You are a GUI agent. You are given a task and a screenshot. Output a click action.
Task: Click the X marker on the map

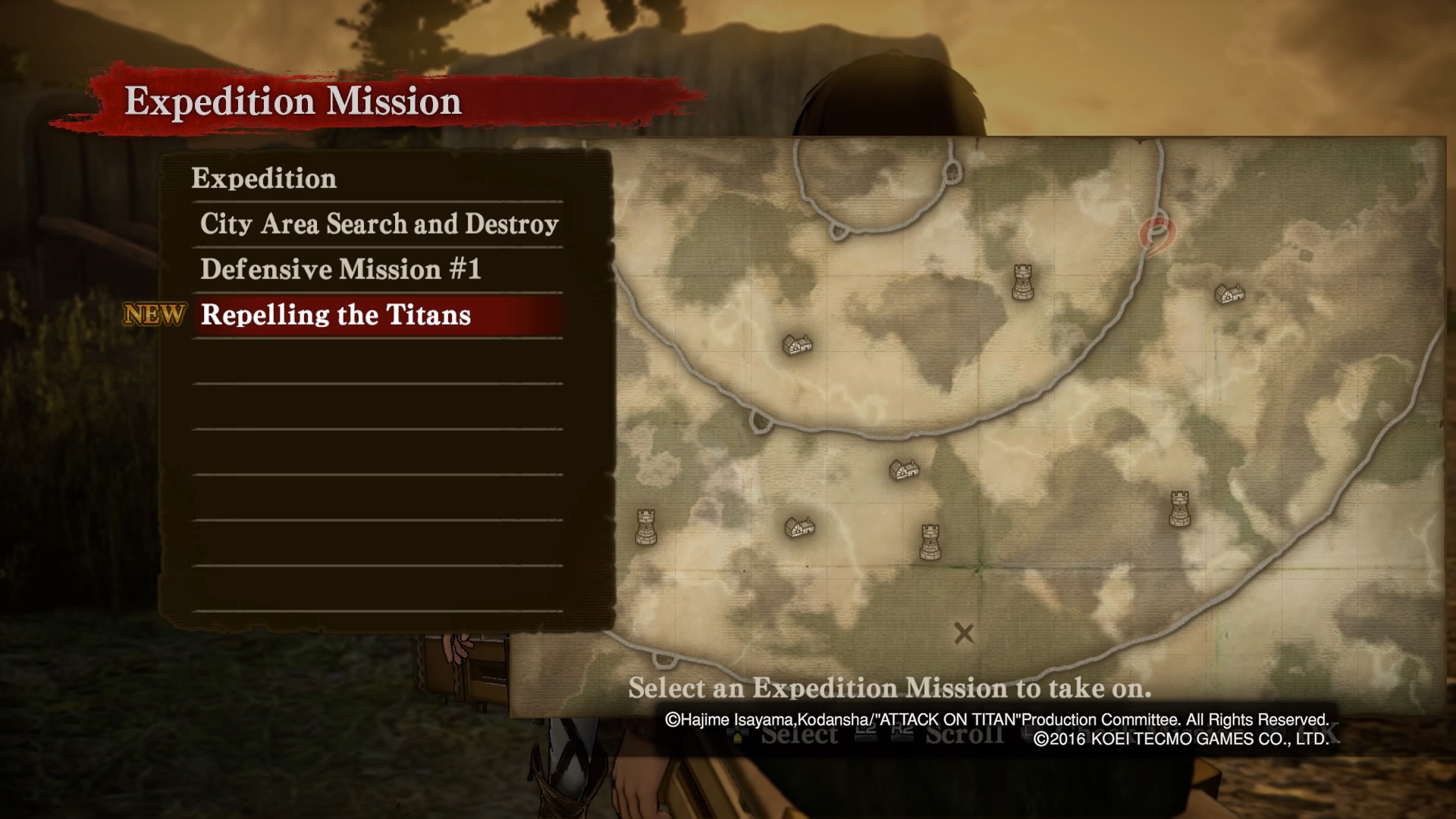point(964,633)
